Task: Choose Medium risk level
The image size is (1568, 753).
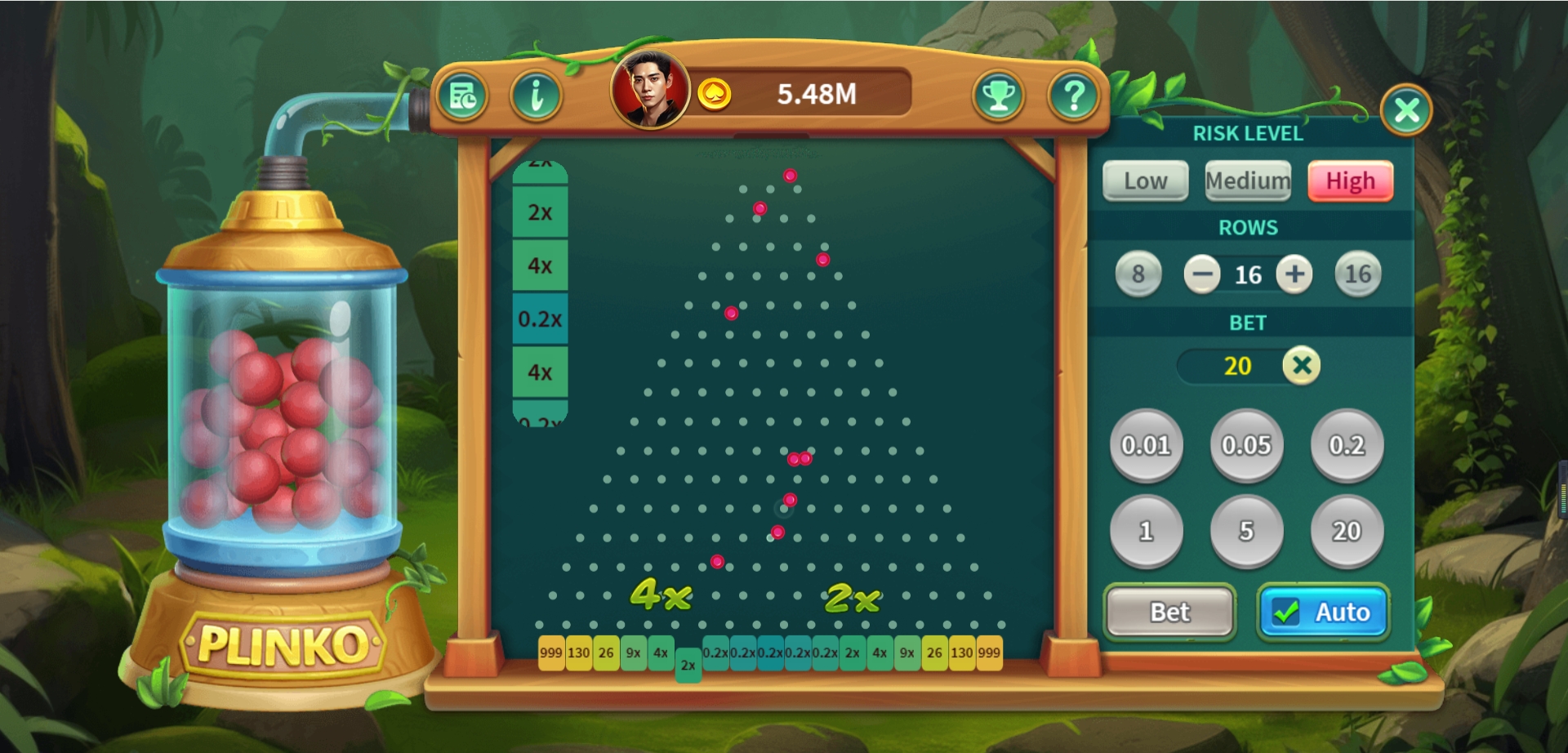Action: click(1247, 181)
